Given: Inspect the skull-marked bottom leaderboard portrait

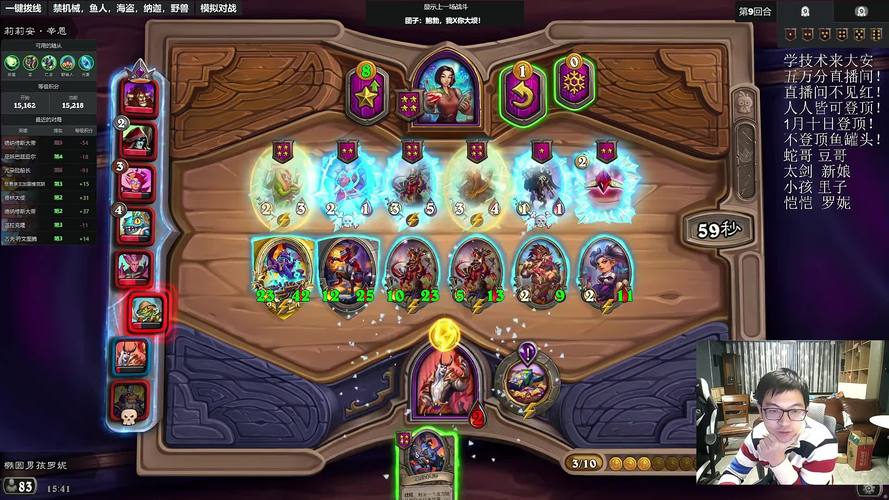Looking at the screenshot, I should (x=131, y=399).
